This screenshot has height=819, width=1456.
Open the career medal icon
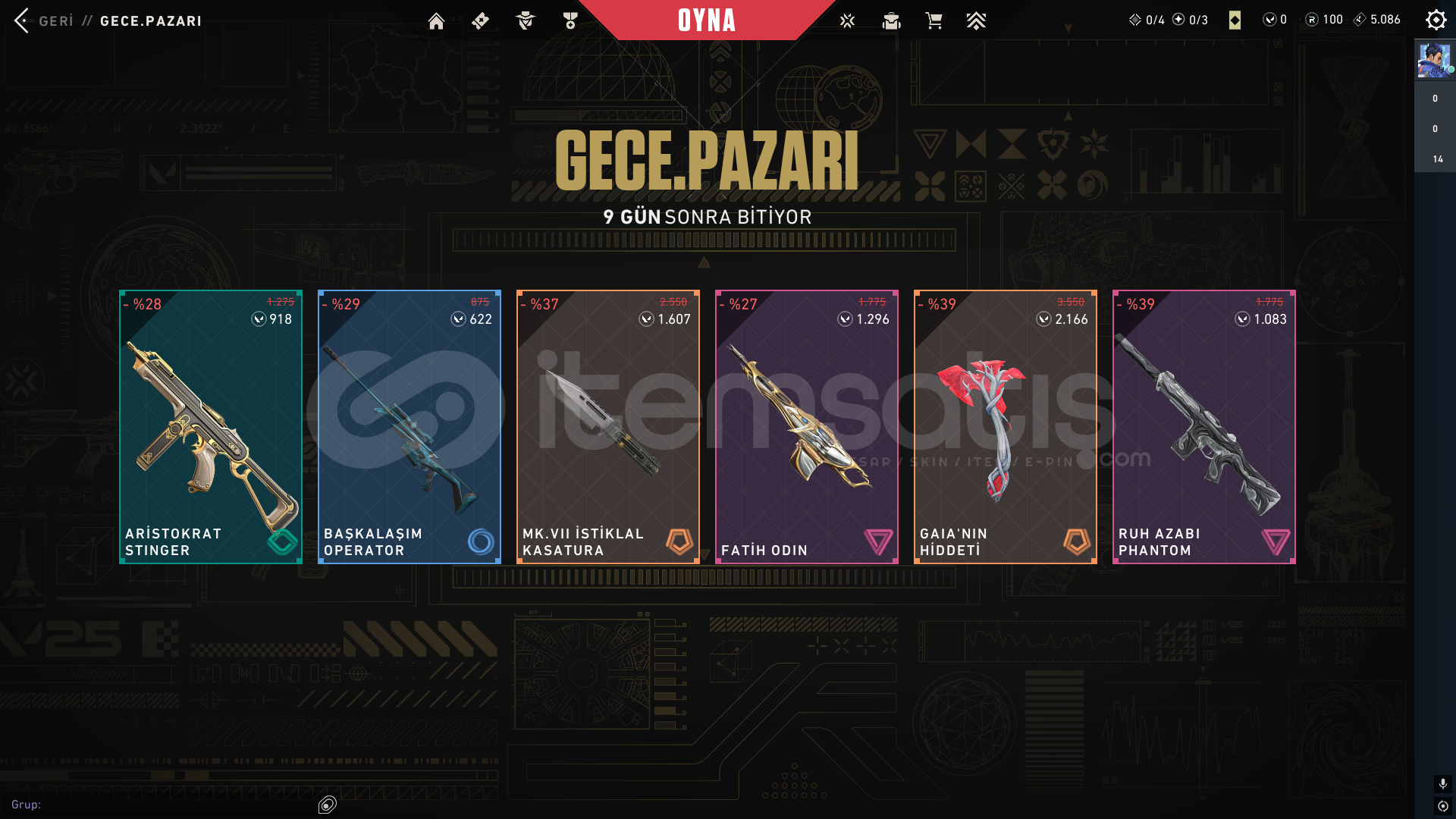pyautogui.click(x=570, y=21)
